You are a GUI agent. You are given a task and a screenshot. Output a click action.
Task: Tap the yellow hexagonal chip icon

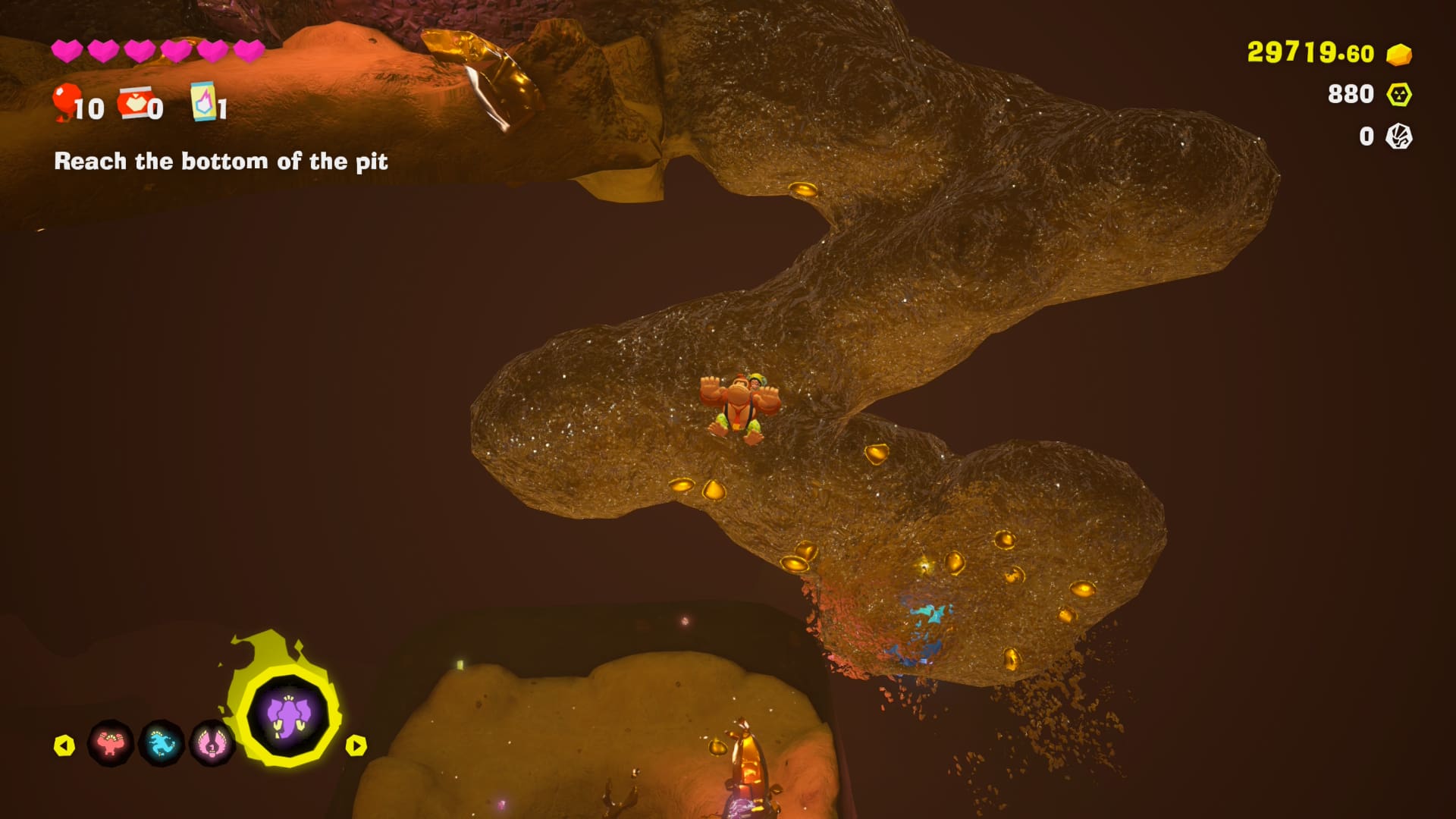coord(1399,95)
